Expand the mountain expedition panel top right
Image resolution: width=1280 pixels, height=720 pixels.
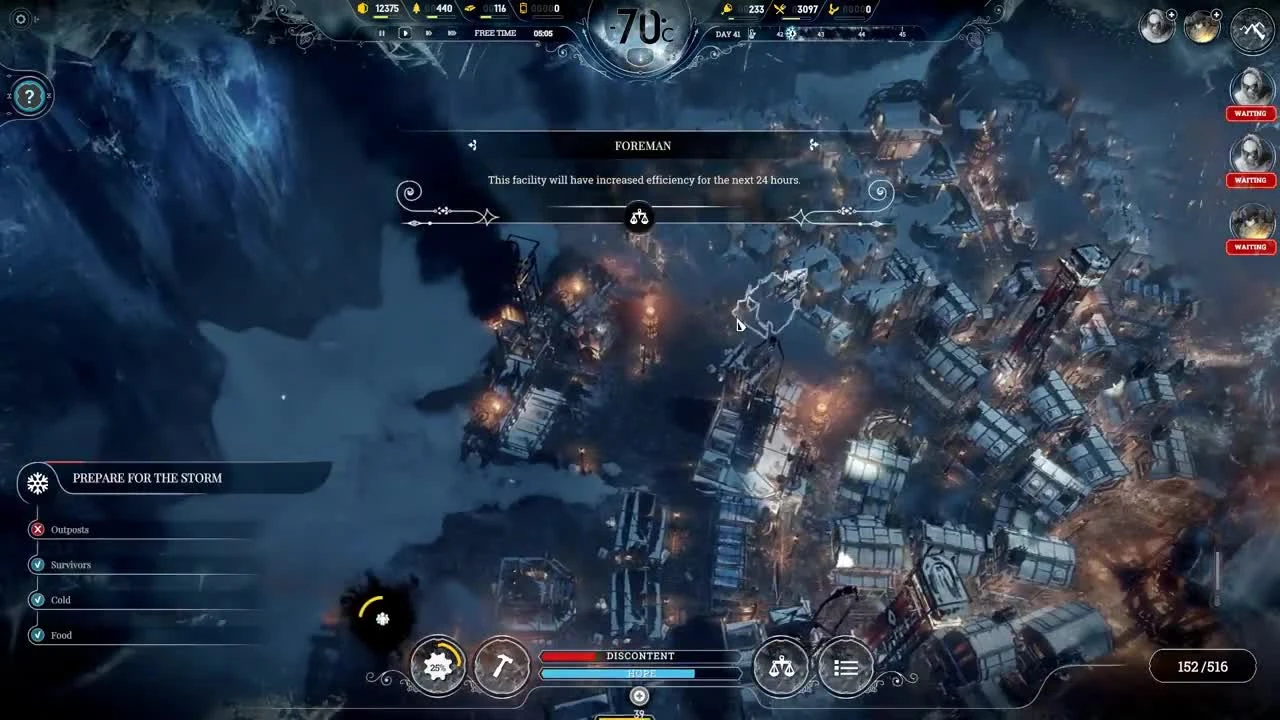(1251, 31)
